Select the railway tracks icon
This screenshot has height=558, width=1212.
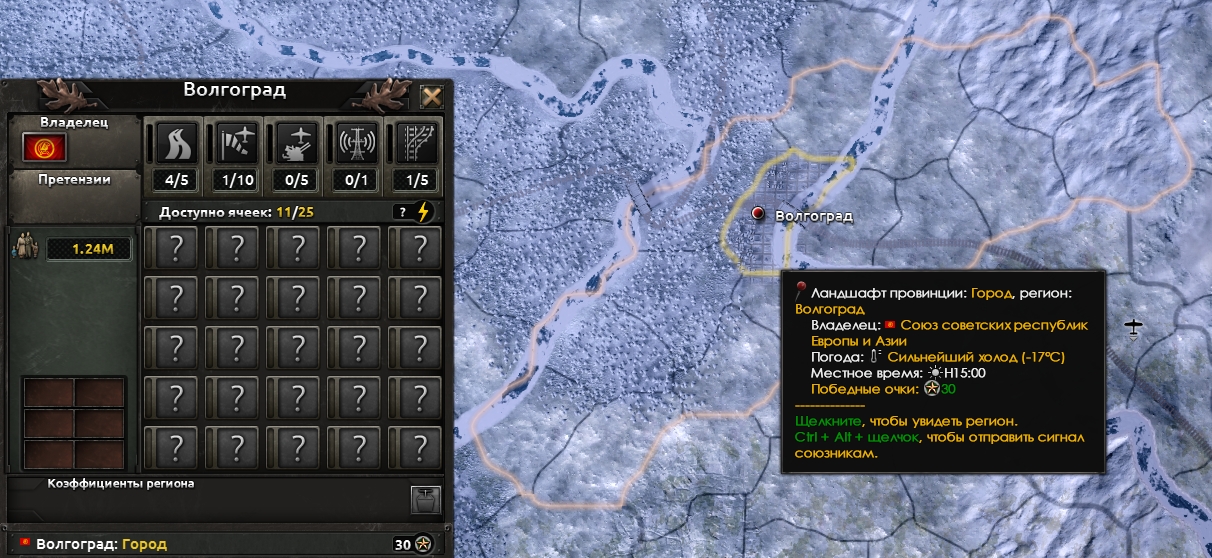pos(417,143)
